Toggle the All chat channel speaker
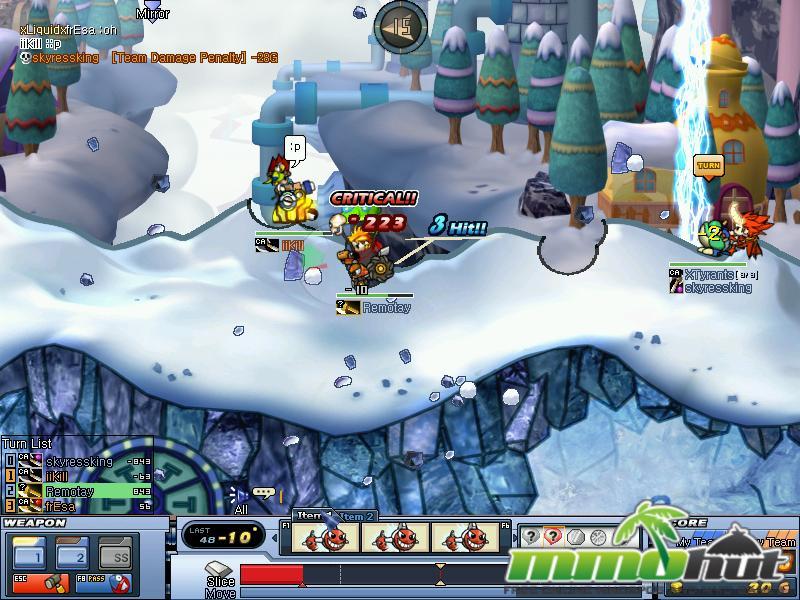800x600 pixels. click(x=238, y=493)
